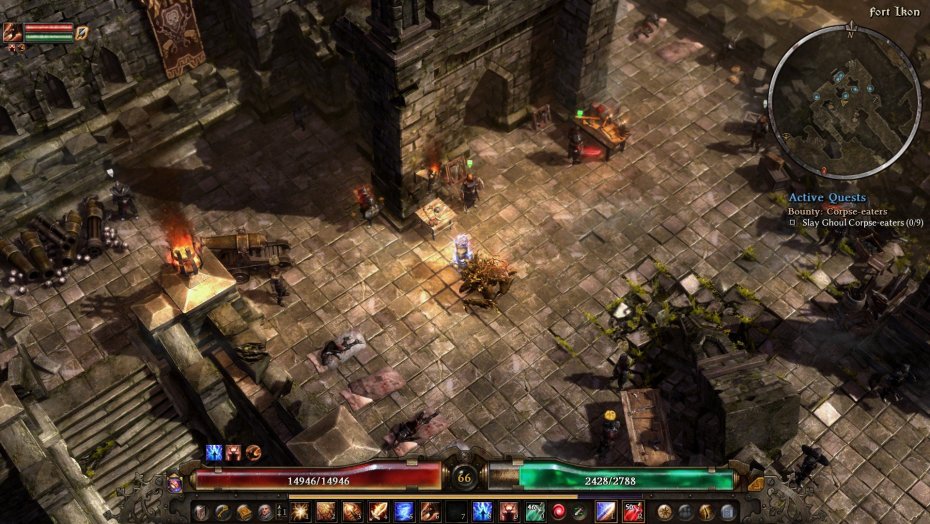This screenshot has width=930, height=524.
Task: Click the round compass-star button on the right
Action: point(664,512)
